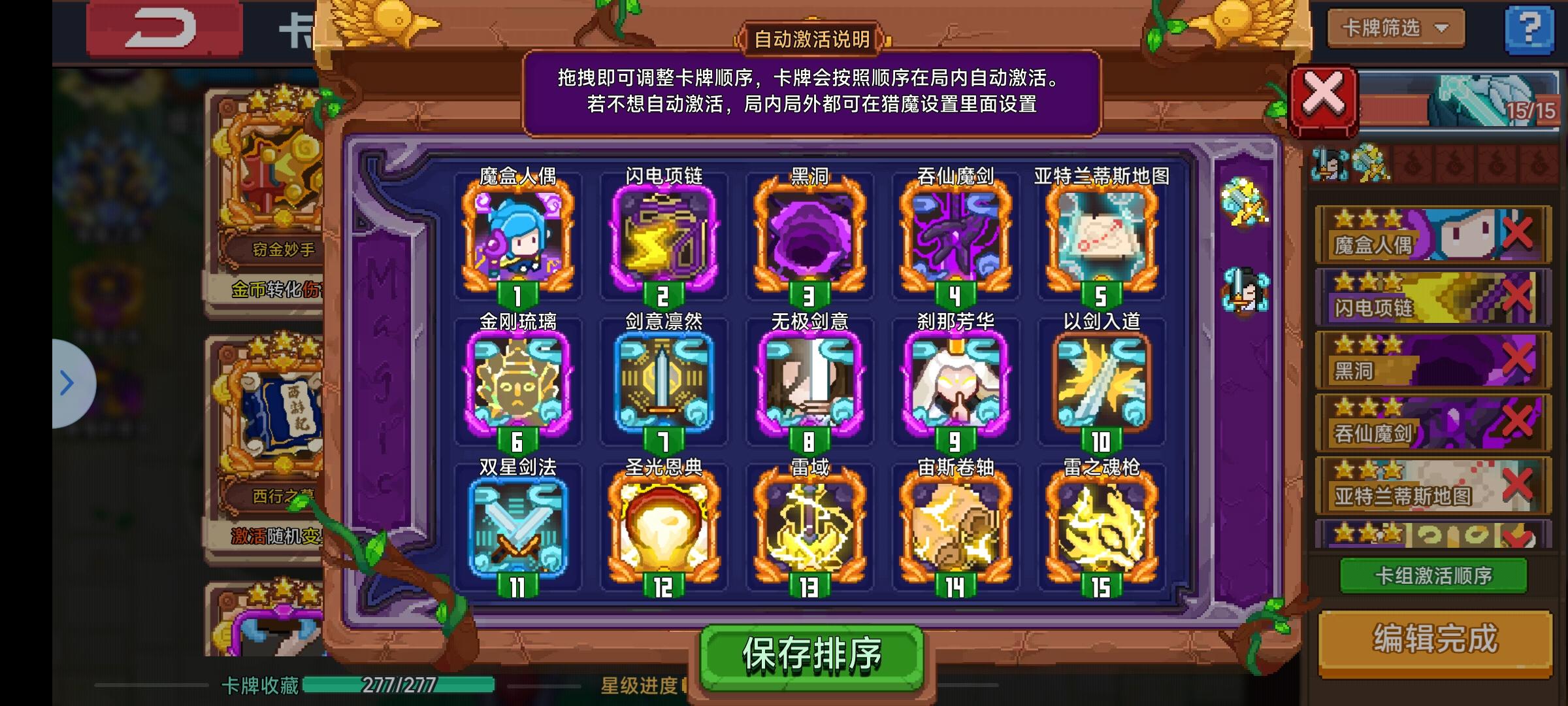This screenshot has height=706, width=1568.
Task: Open the 卡牌筛选 dropdown
Action: point(1394,29)
